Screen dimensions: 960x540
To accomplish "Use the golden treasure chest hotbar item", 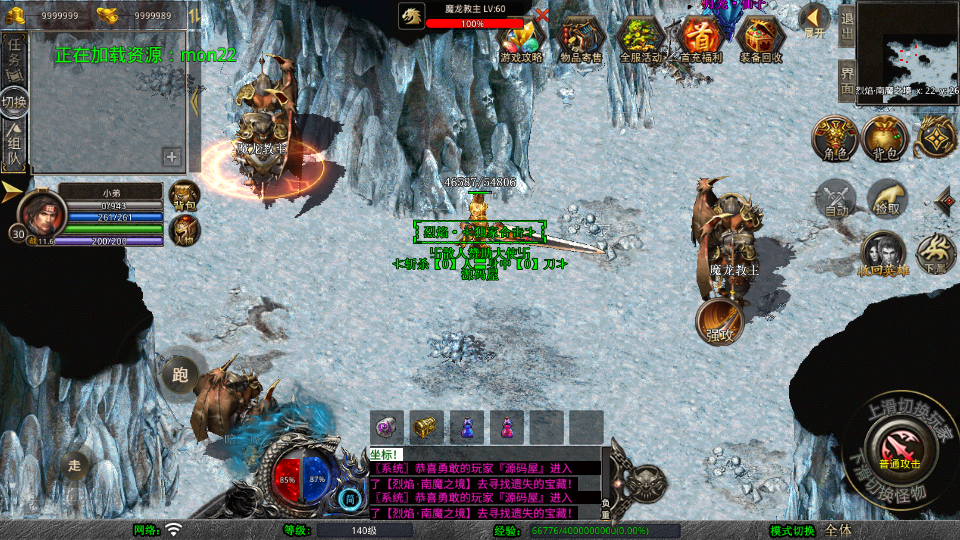I will (427, 427).
